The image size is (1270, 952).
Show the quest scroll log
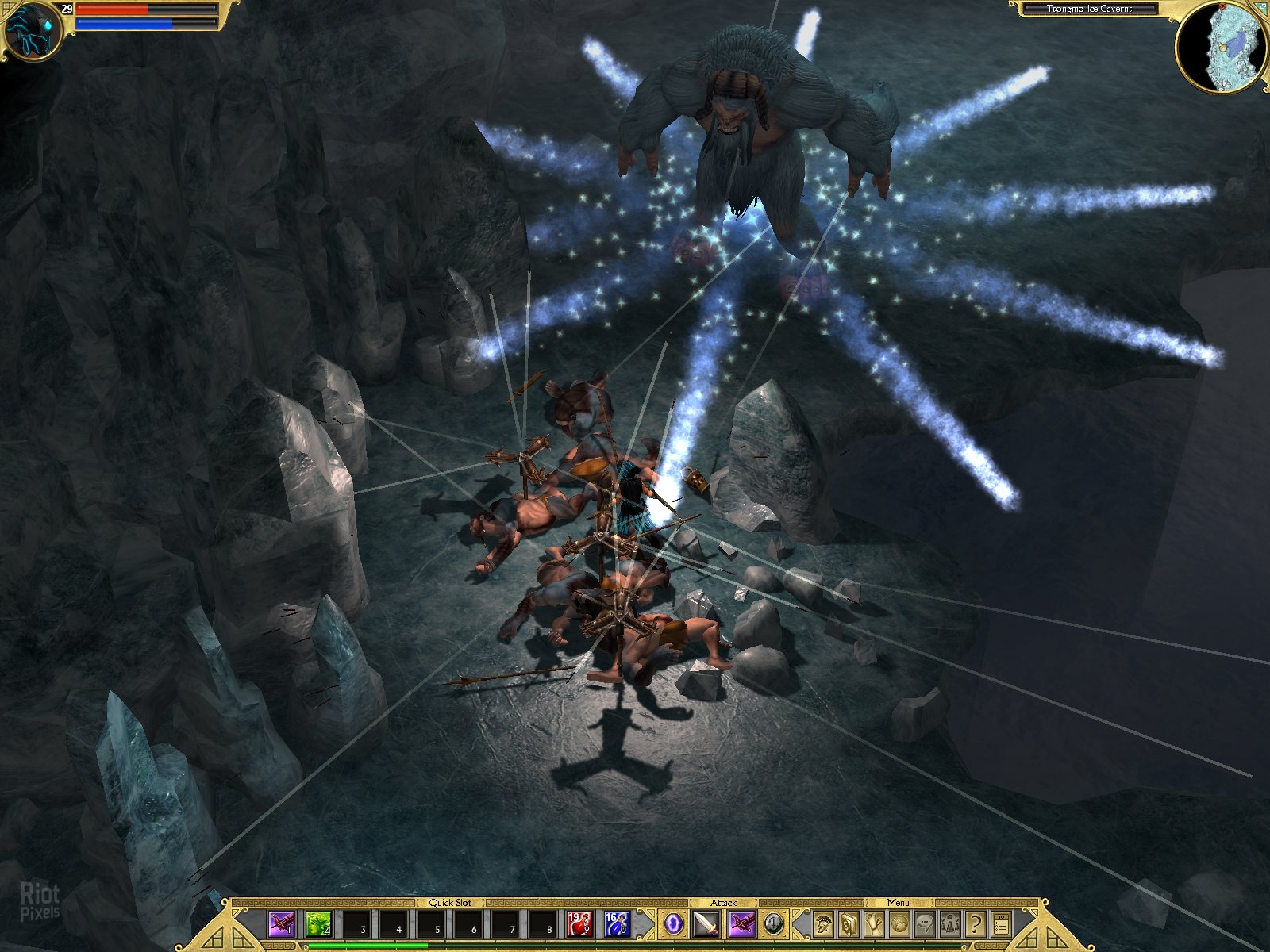coord(873,923)
